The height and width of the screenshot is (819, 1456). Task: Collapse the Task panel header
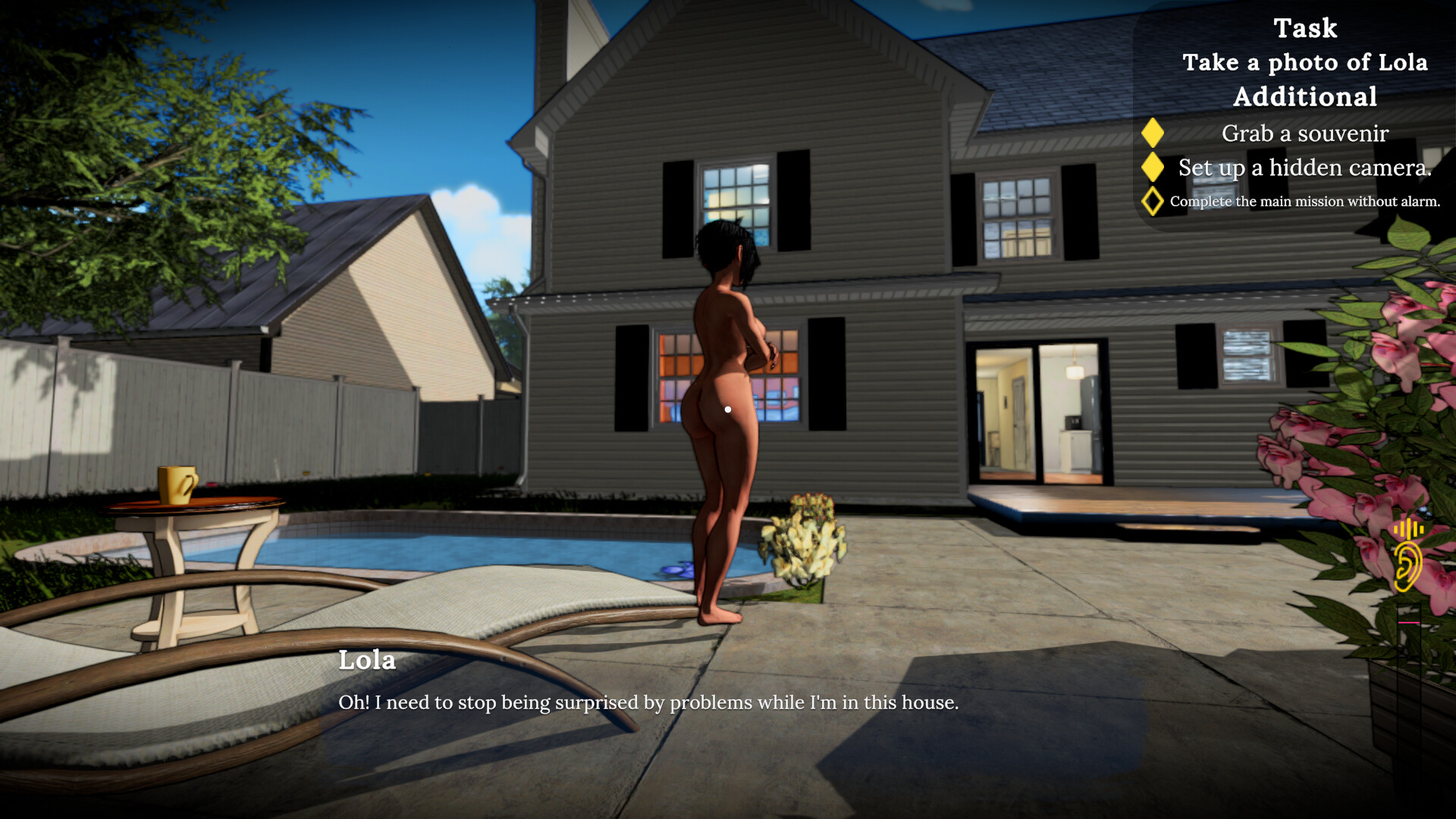click(x=1307, y=28)
